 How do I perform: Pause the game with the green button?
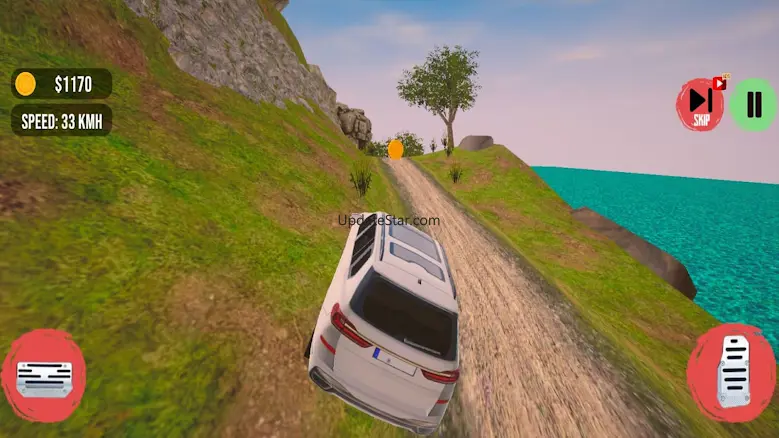tap(753, 104)
